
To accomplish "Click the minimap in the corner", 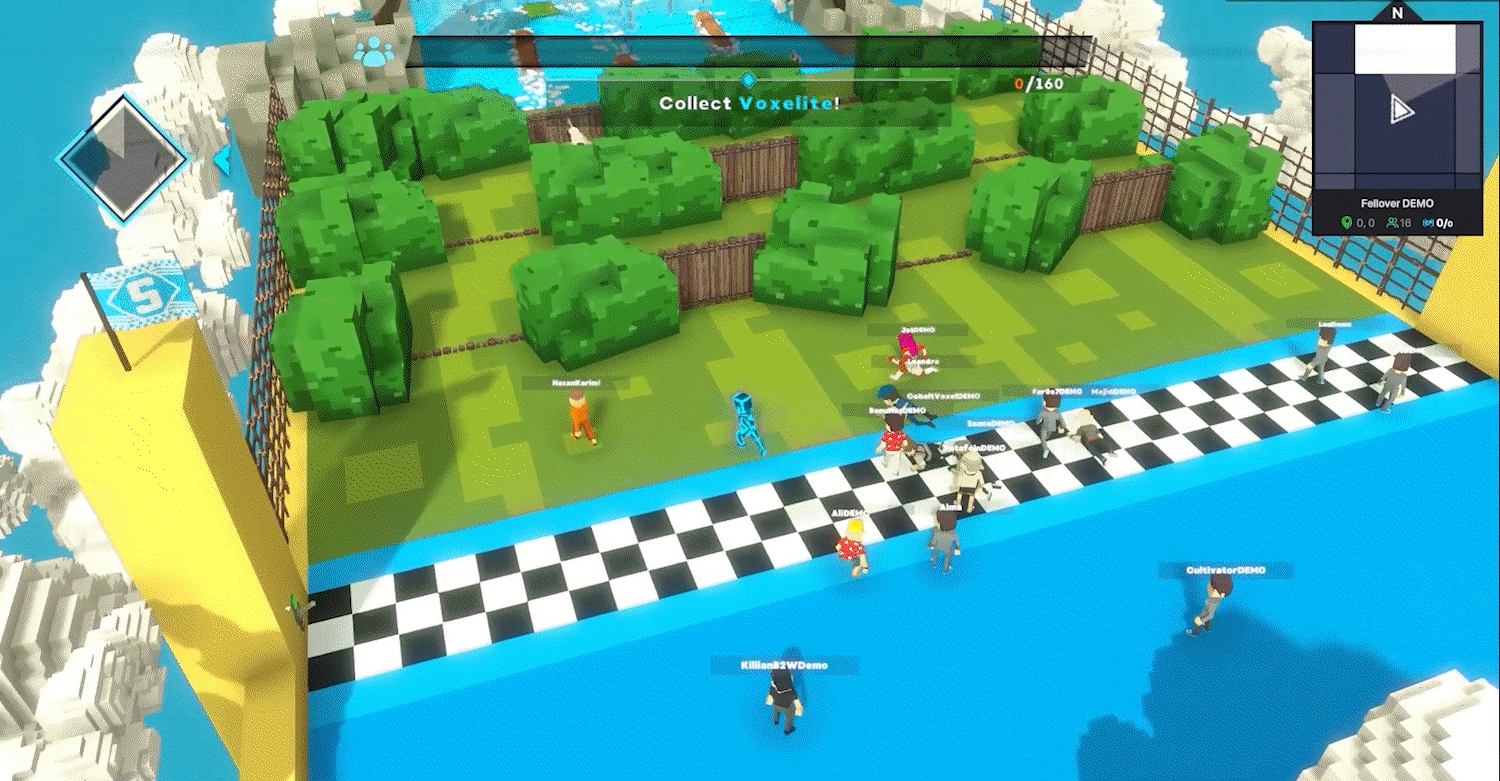I will (x=1397, y=105).
